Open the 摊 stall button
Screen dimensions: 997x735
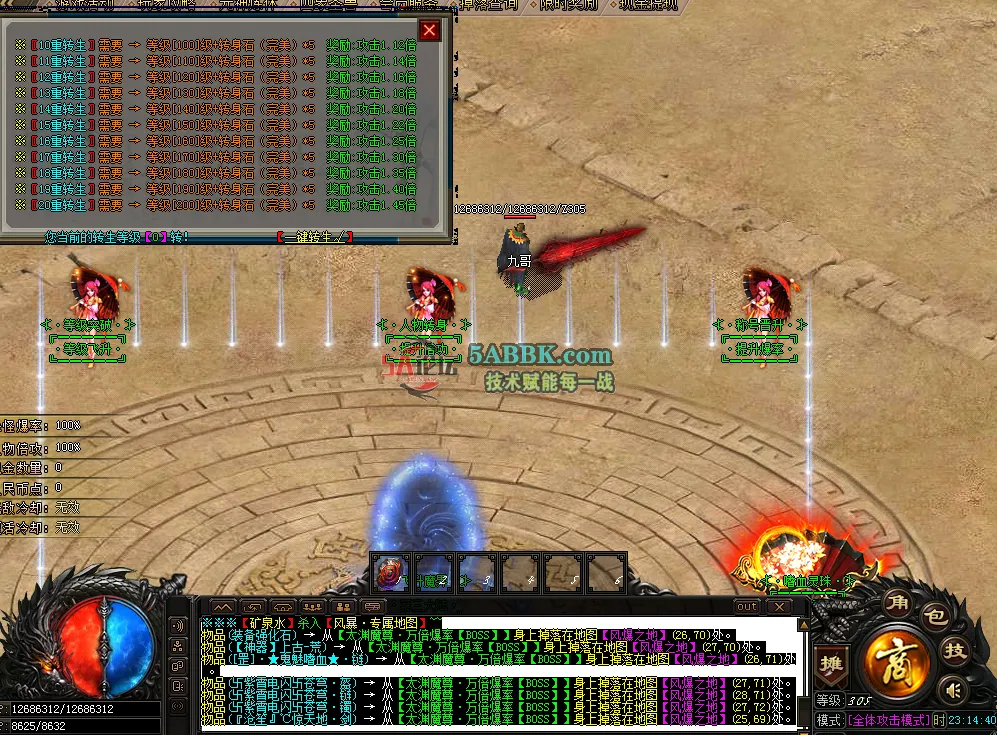[830, 664]
